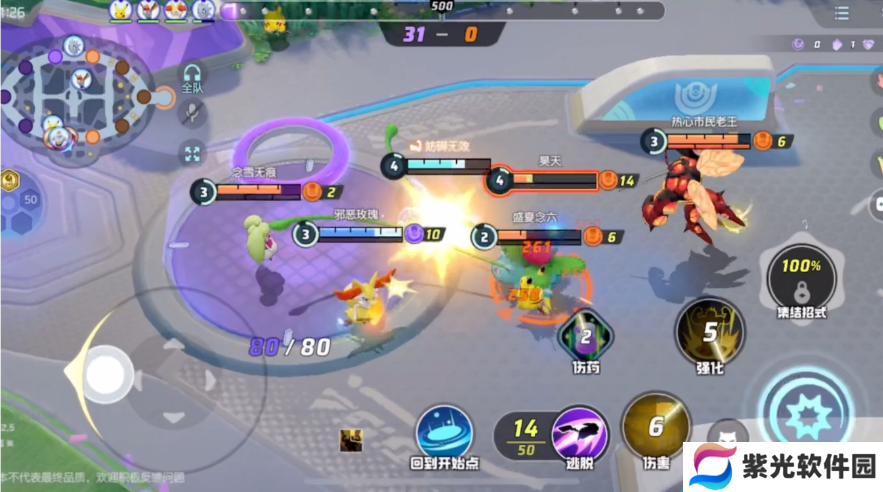
Task: Tap the virtual movement joystick knob
Action: coord(104,374)
